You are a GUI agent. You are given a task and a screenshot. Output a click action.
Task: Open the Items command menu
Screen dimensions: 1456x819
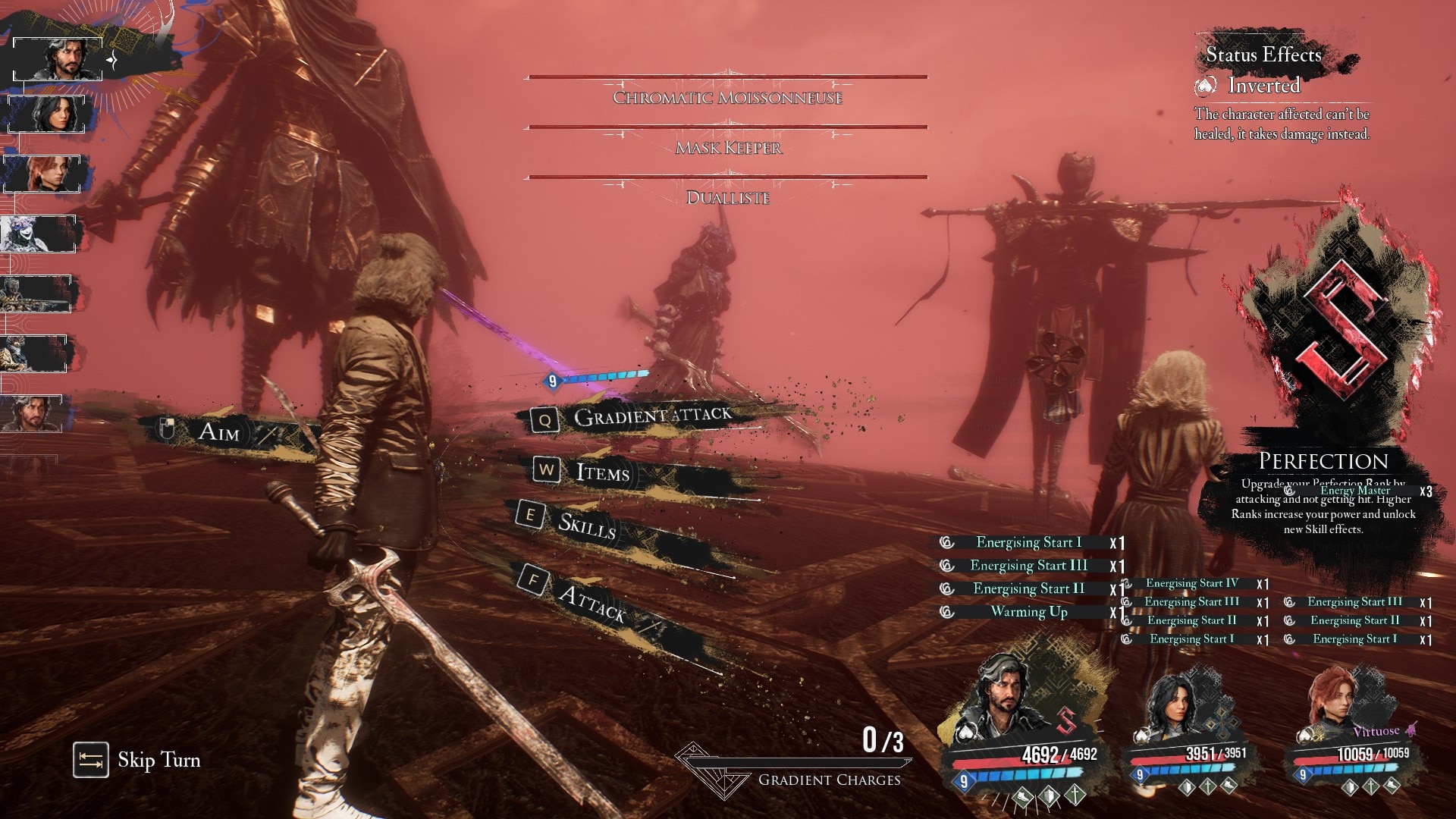[602, 472]
